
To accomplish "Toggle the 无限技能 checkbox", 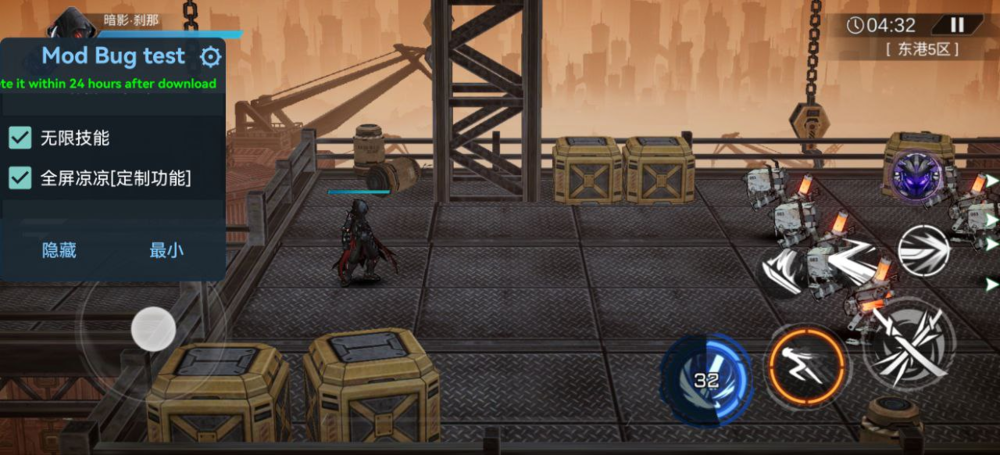I will click(20, 138).
